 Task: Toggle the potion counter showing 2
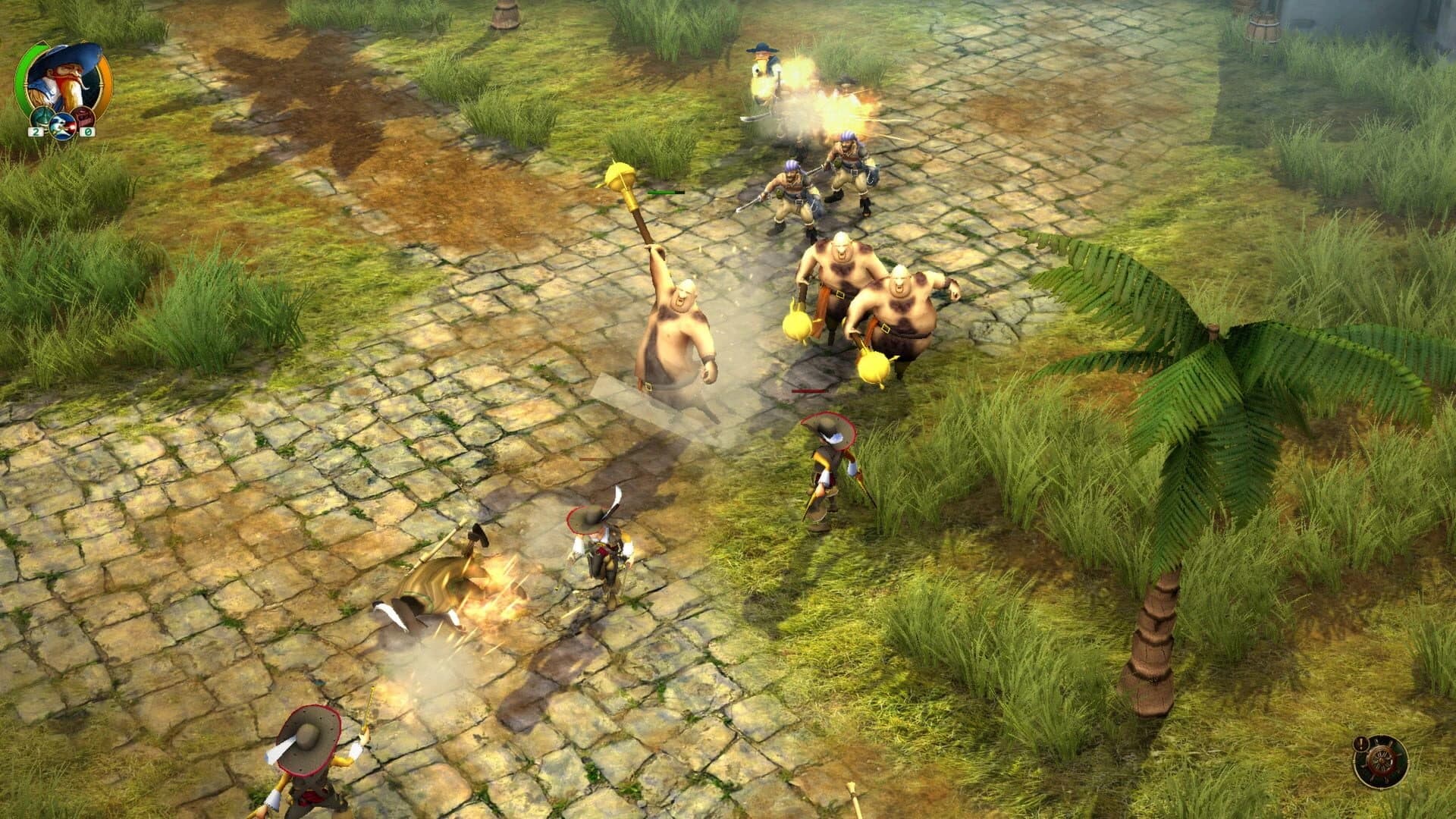[x=36, y=132]
